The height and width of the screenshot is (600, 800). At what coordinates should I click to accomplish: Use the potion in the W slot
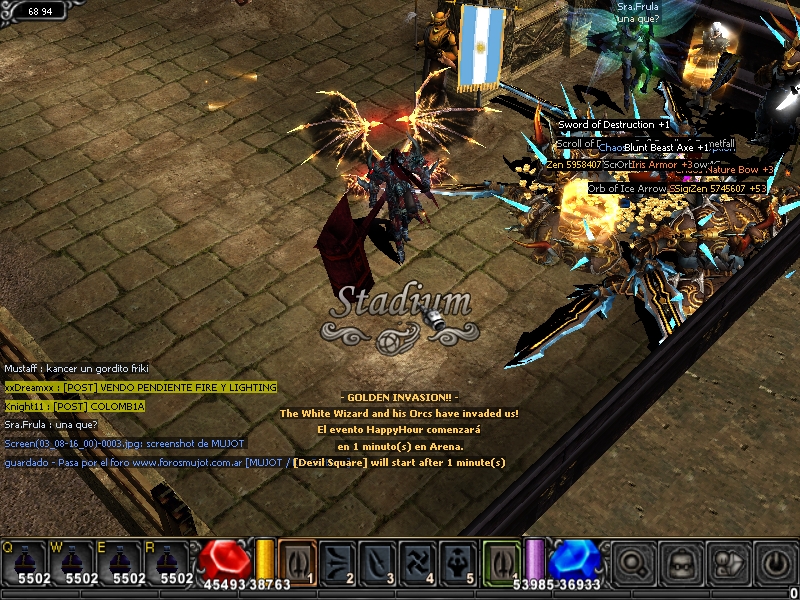[73, 561]
